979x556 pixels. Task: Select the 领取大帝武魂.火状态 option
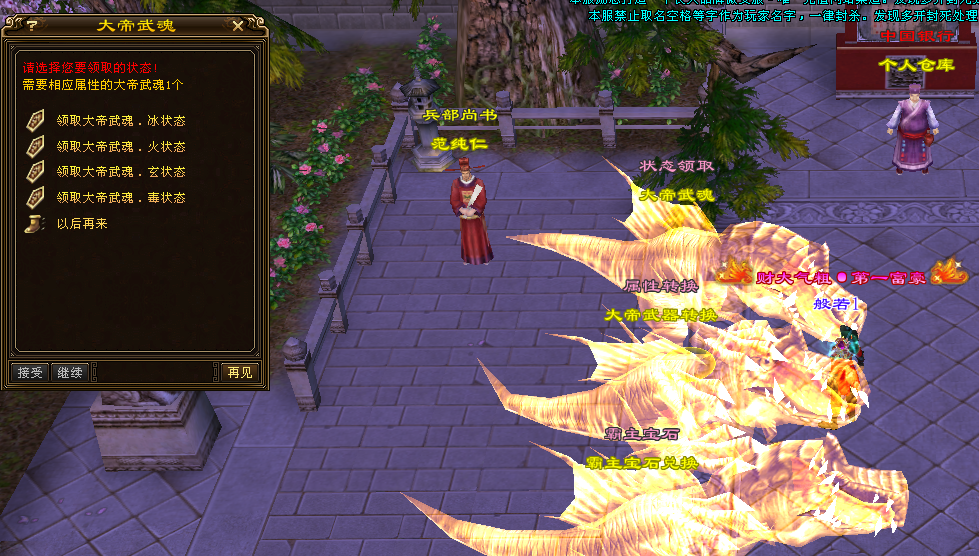pos(120,147)
